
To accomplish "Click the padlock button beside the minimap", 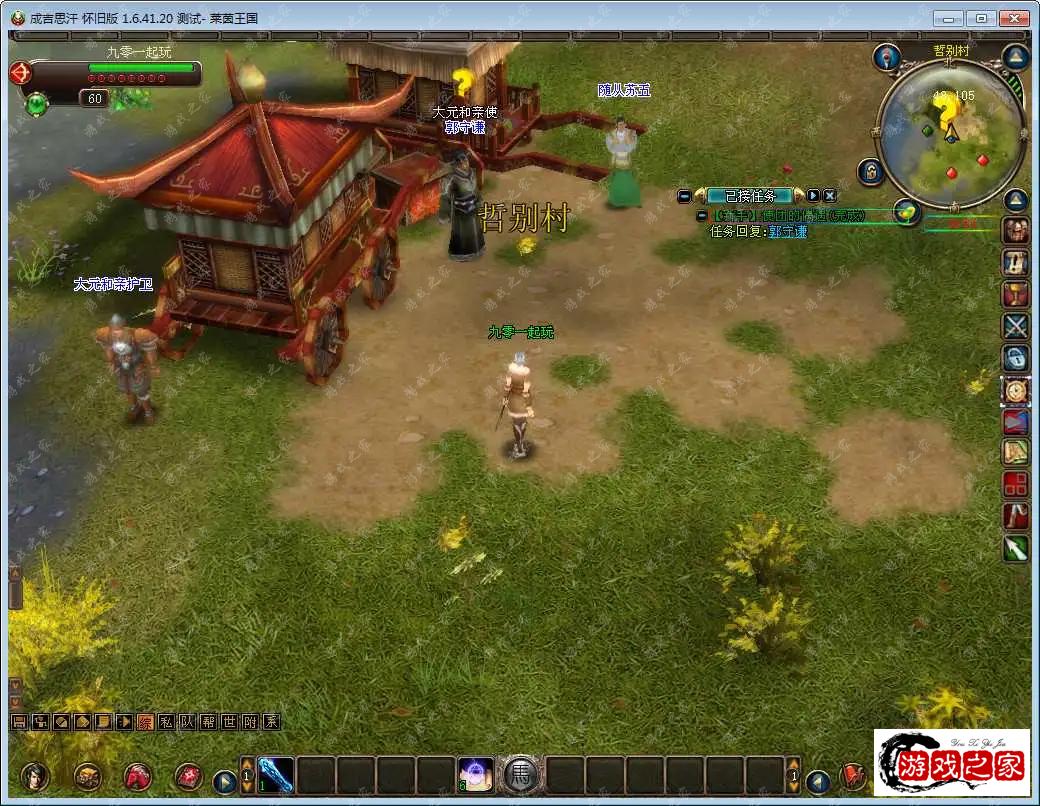I will coord(871,171).
